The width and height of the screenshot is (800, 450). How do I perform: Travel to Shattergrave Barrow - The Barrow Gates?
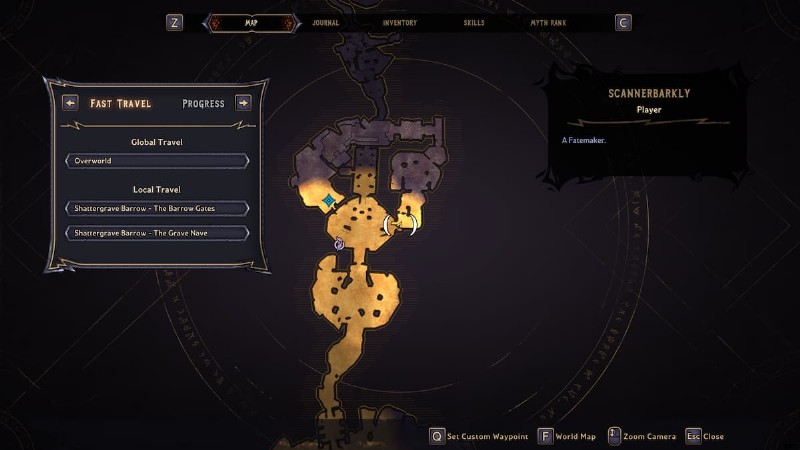click(157, 208)
